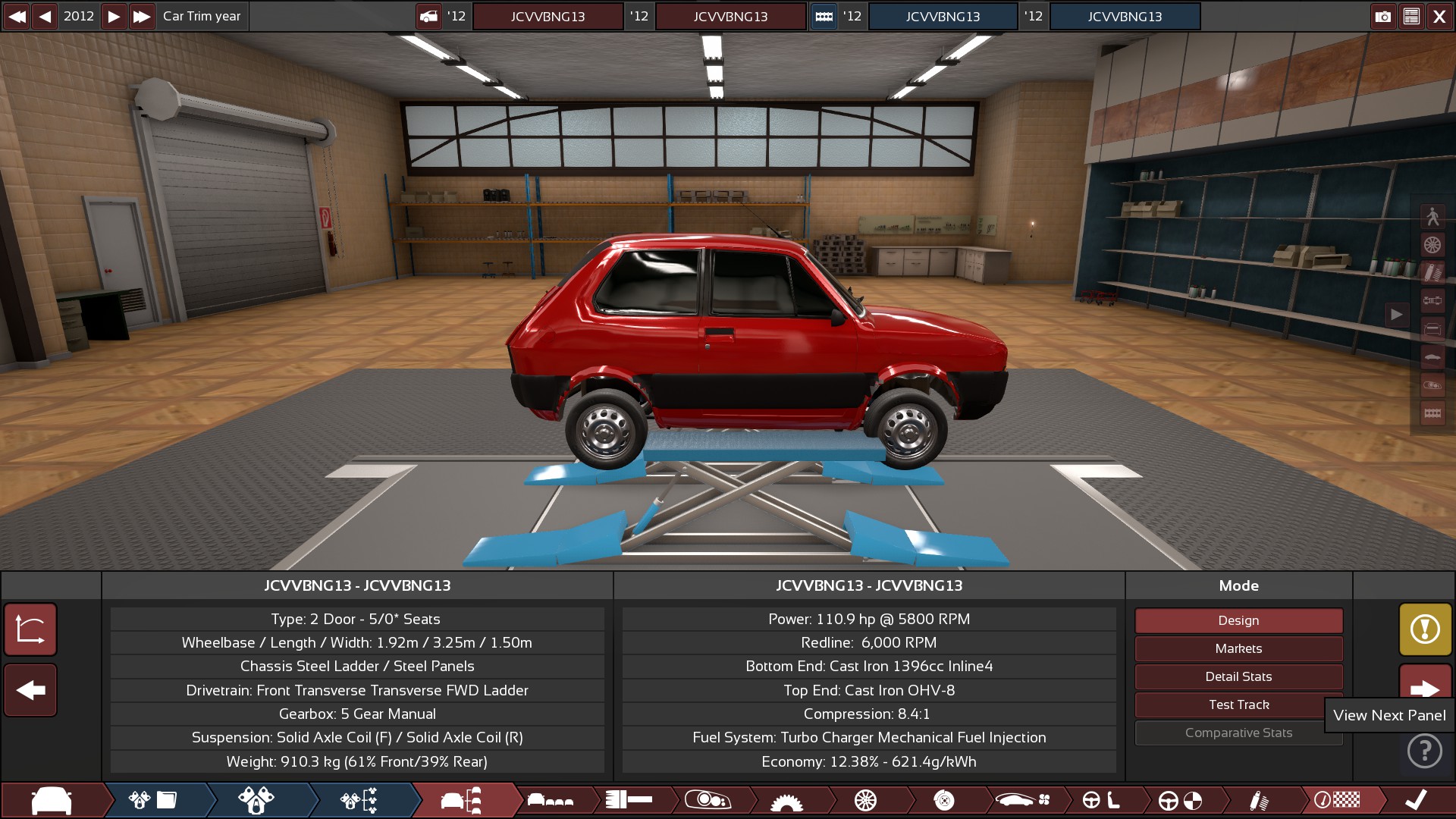Decrease the trim year by one
The height and width of the screenshot is (819, 1456).
coord(45,16)
